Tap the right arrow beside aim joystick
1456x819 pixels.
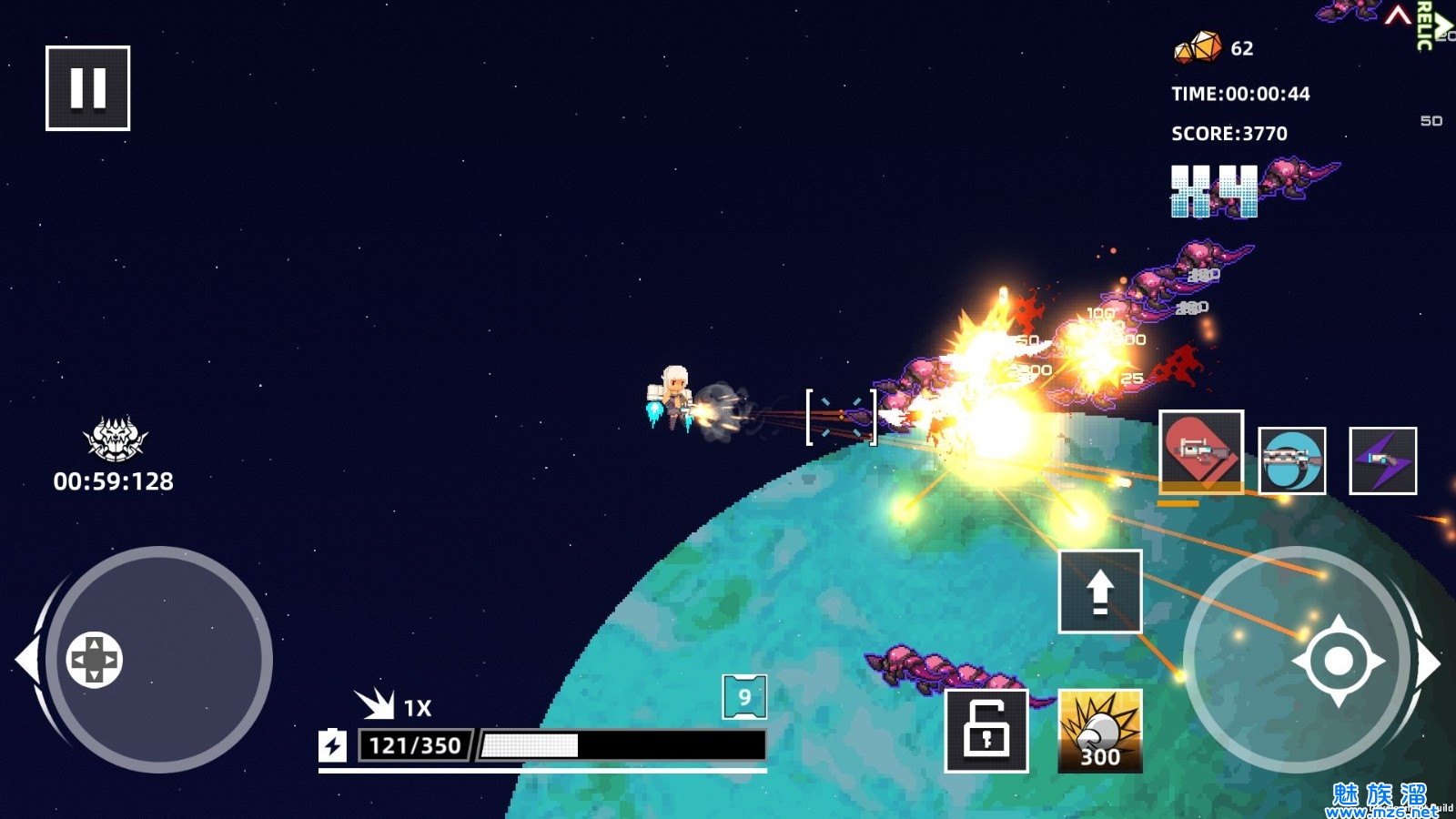(x=1429, y=662)
